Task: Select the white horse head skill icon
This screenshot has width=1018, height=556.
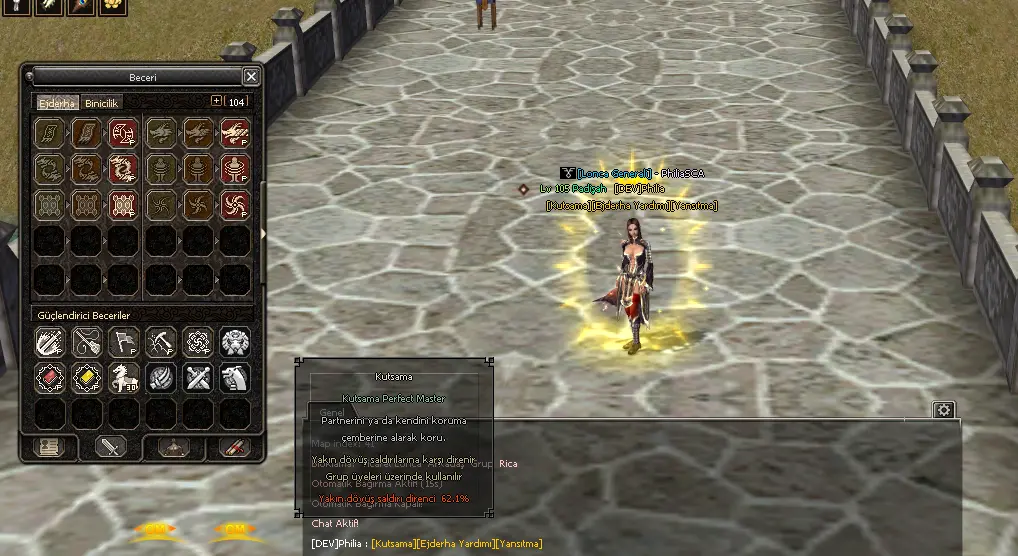Action: click(235, 377)
